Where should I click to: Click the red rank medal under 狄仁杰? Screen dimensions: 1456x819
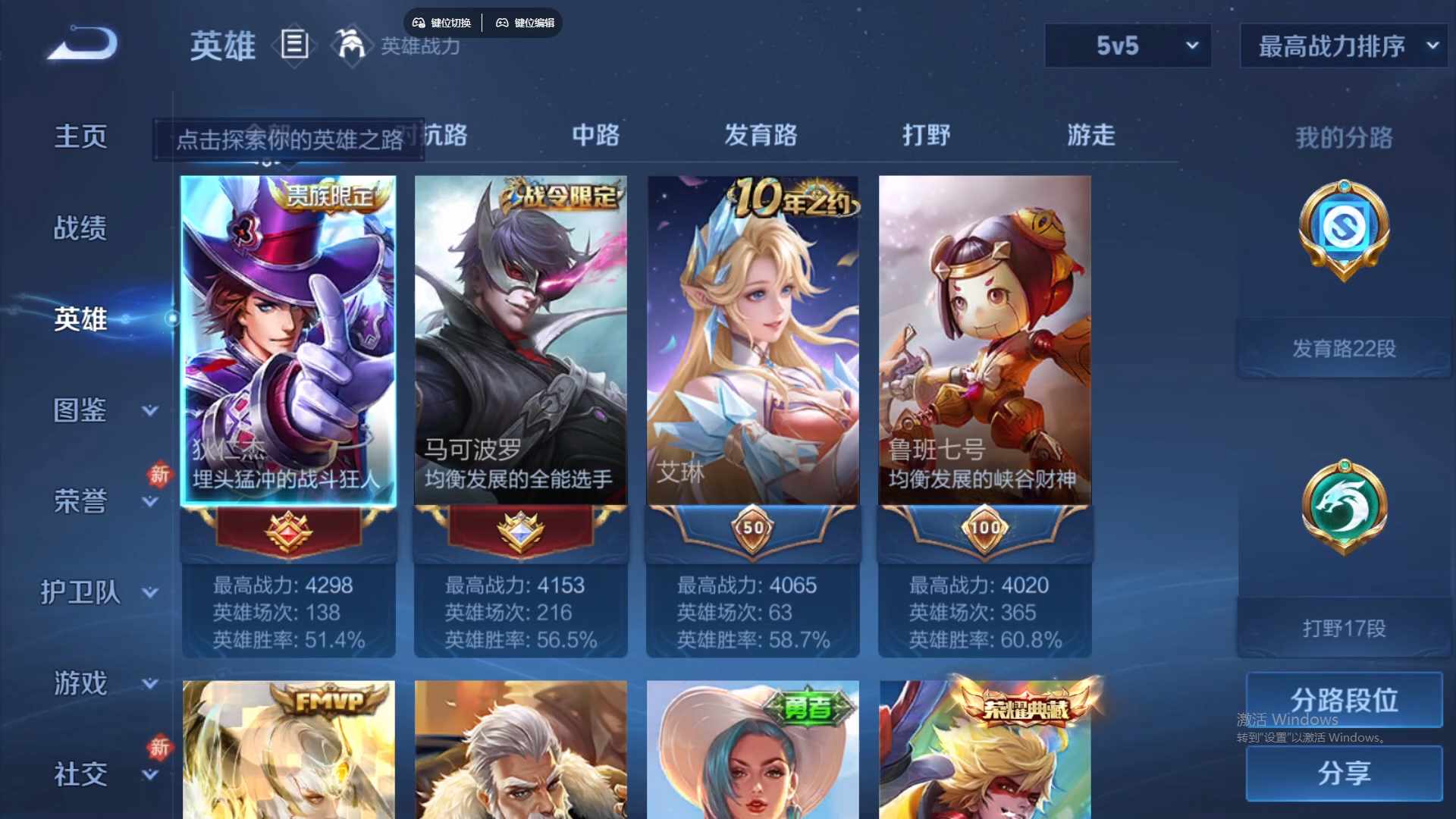288,531
